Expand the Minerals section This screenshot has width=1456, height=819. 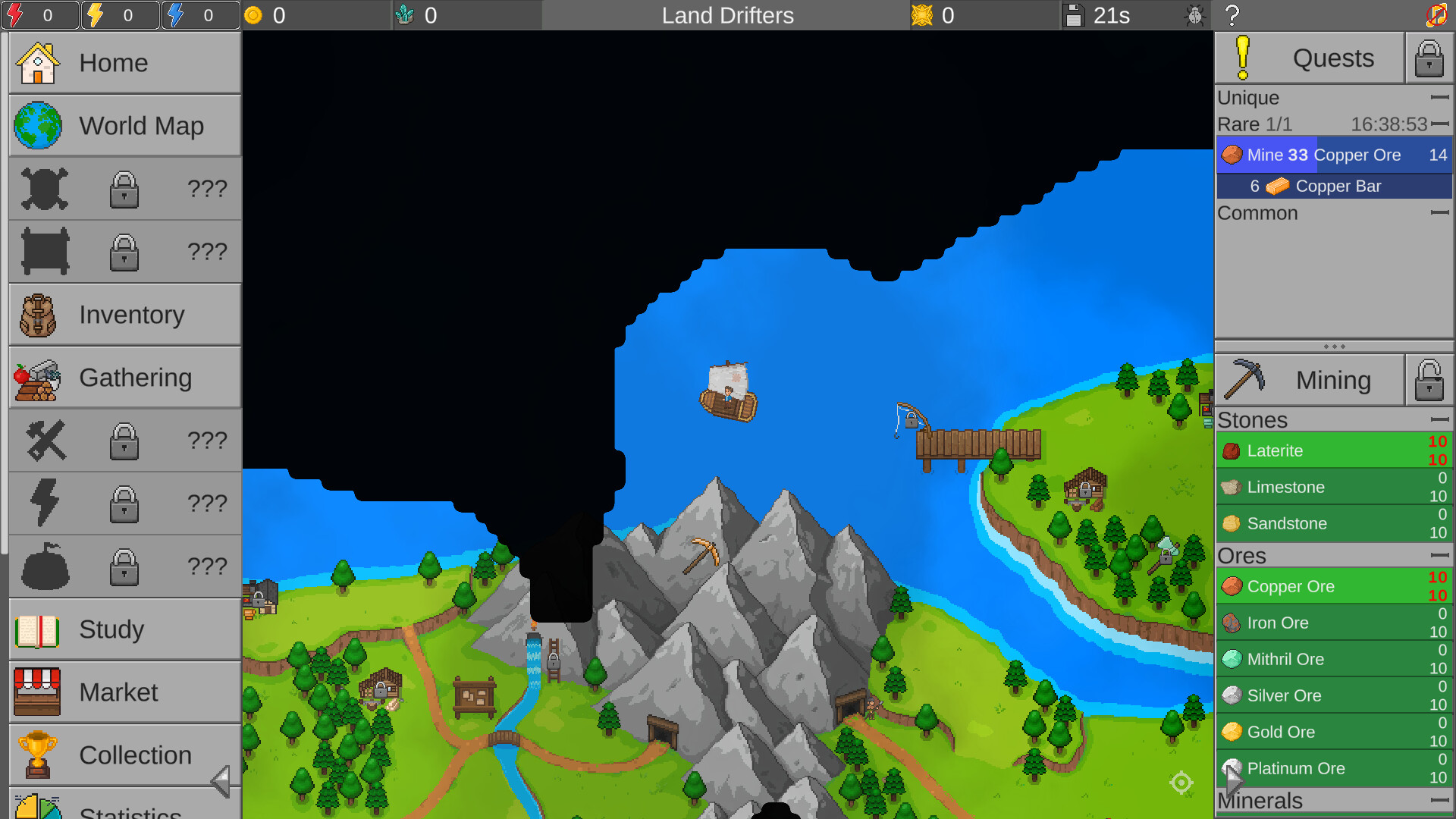click(1440, 799)
